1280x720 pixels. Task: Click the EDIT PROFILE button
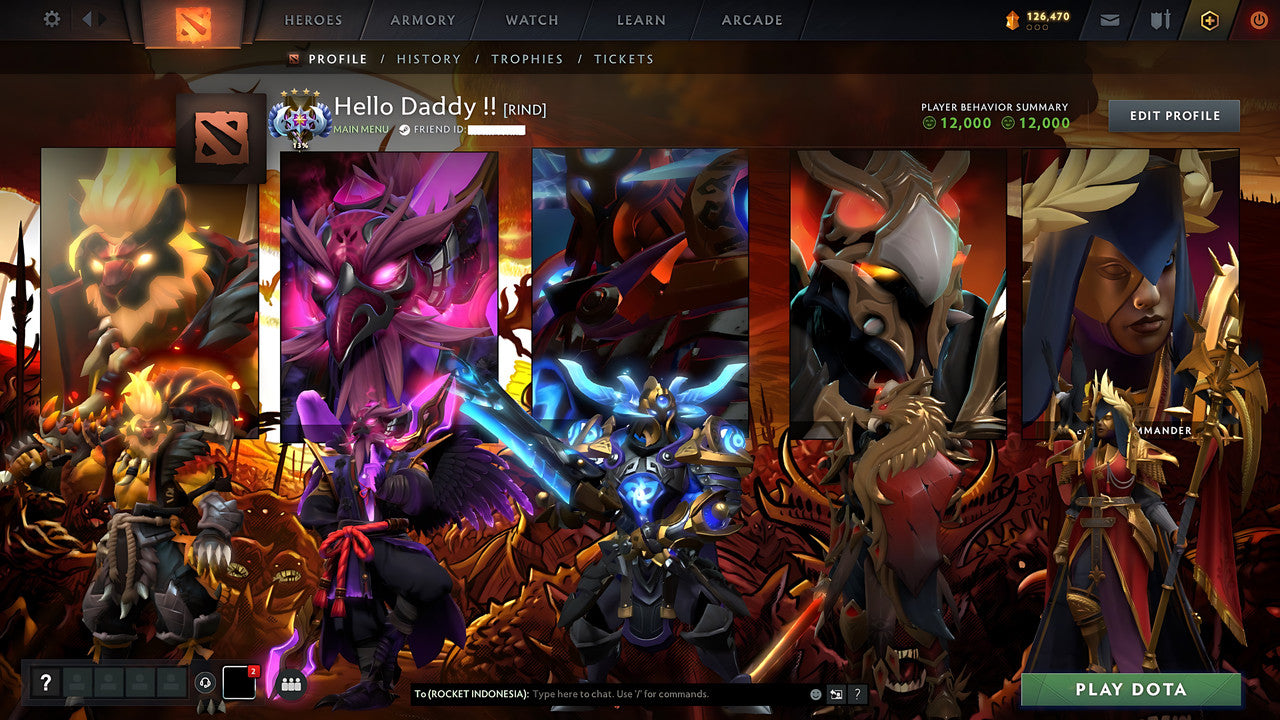(x=1173, y=115)
